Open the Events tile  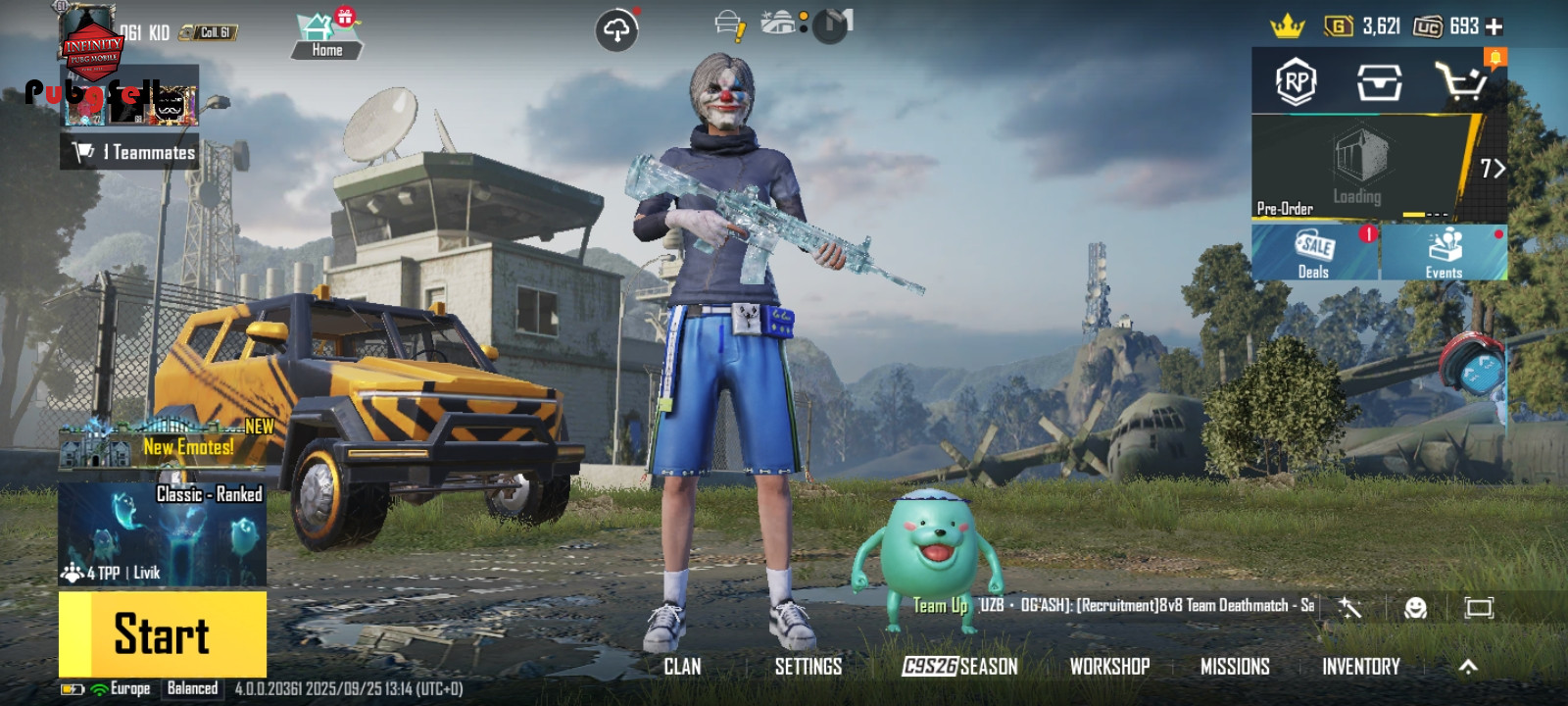pos(1444,253)
